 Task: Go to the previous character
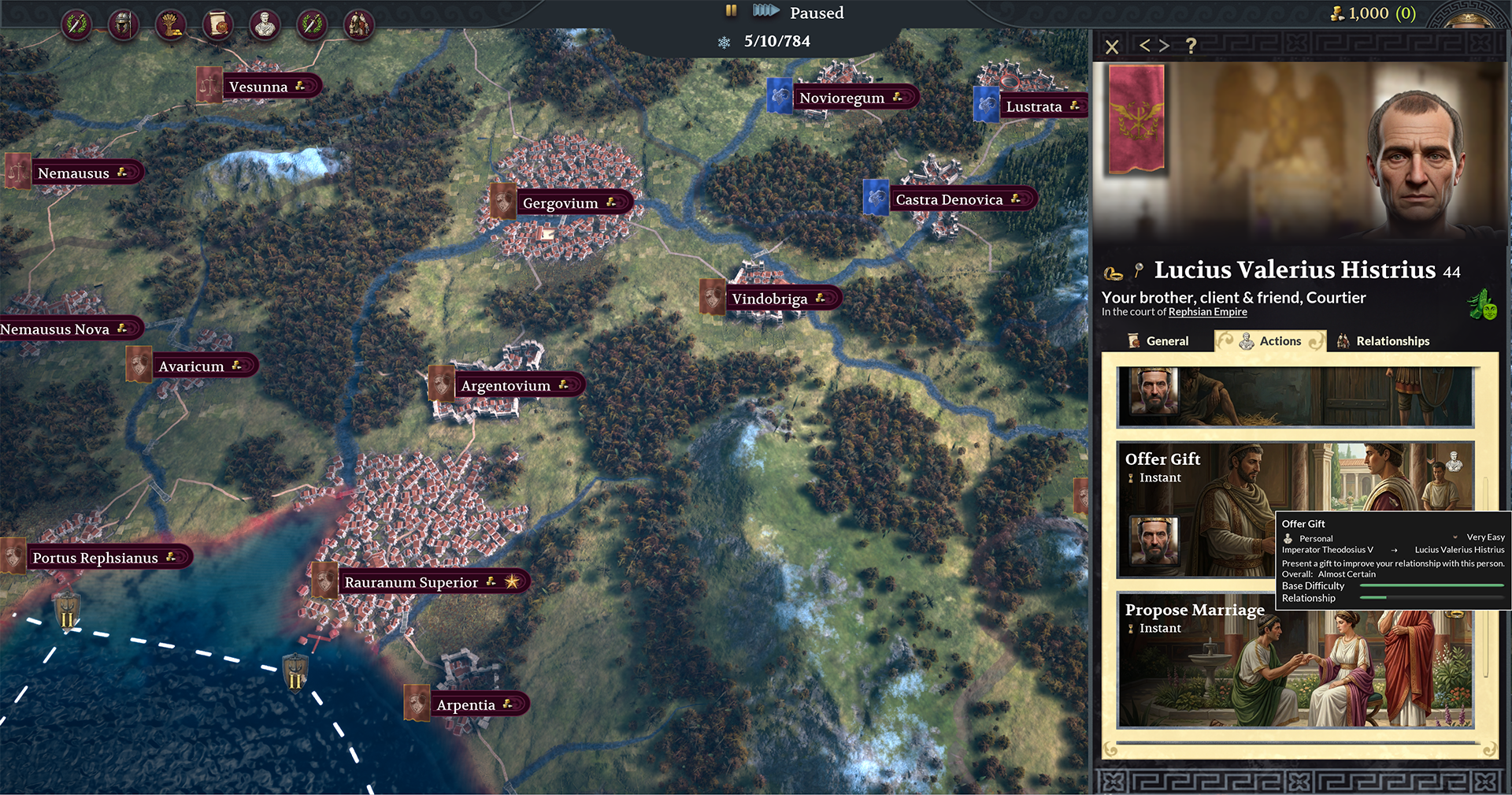click(x=1145, y=46)
